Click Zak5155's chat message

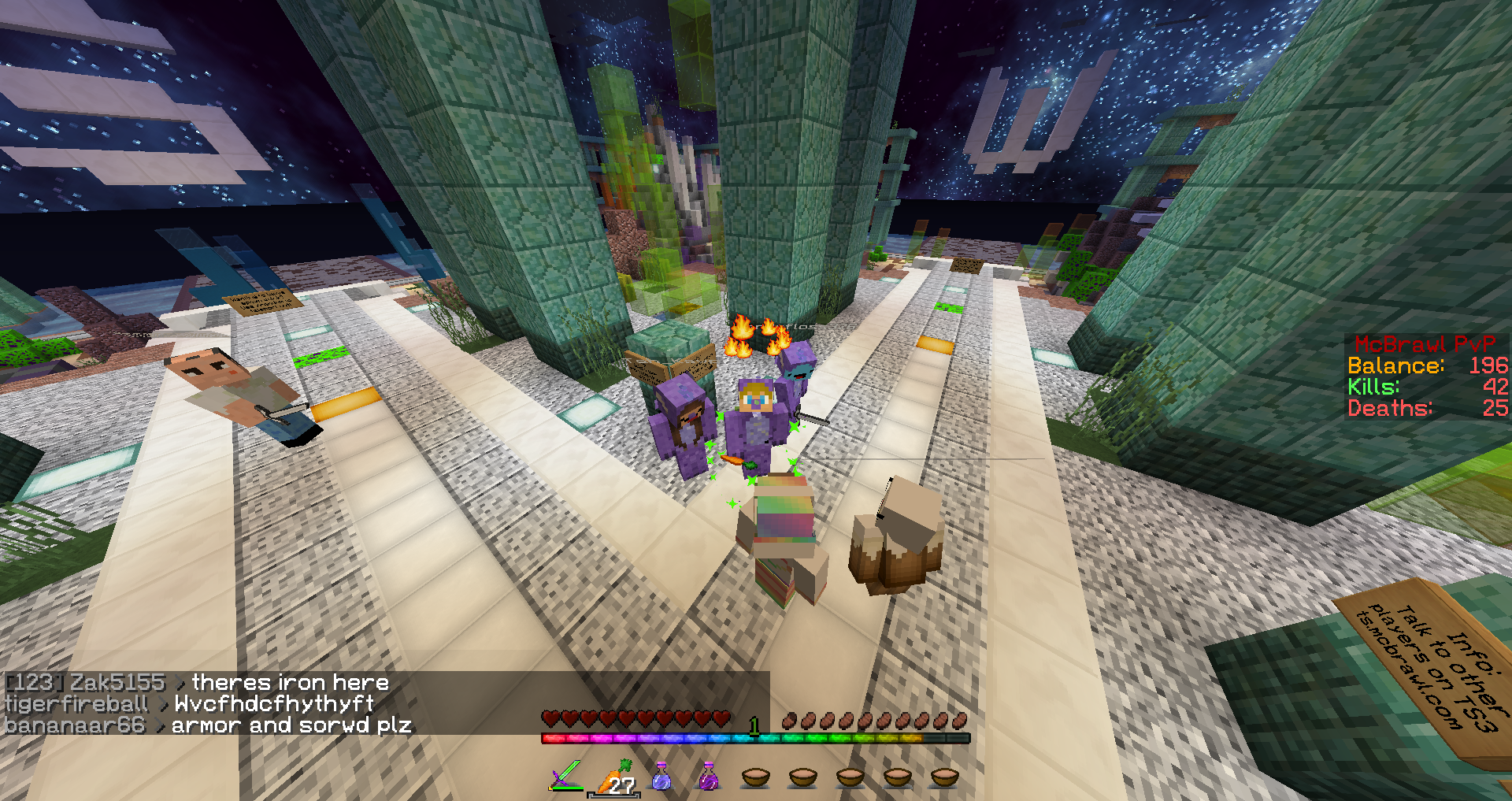(x=290, y=682)
